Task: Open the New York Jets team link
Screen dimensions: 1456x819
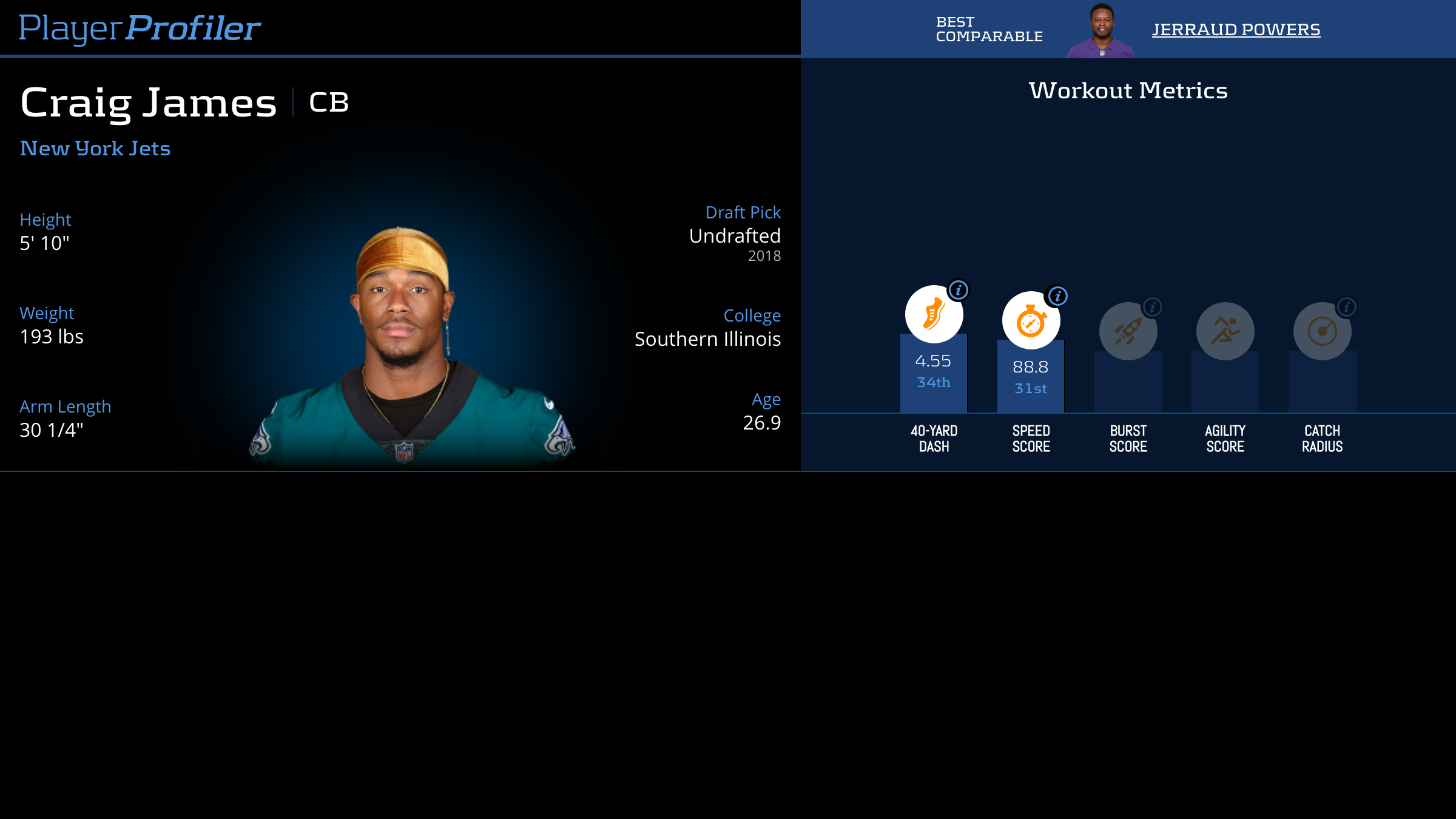Action: tap(95, 149)
